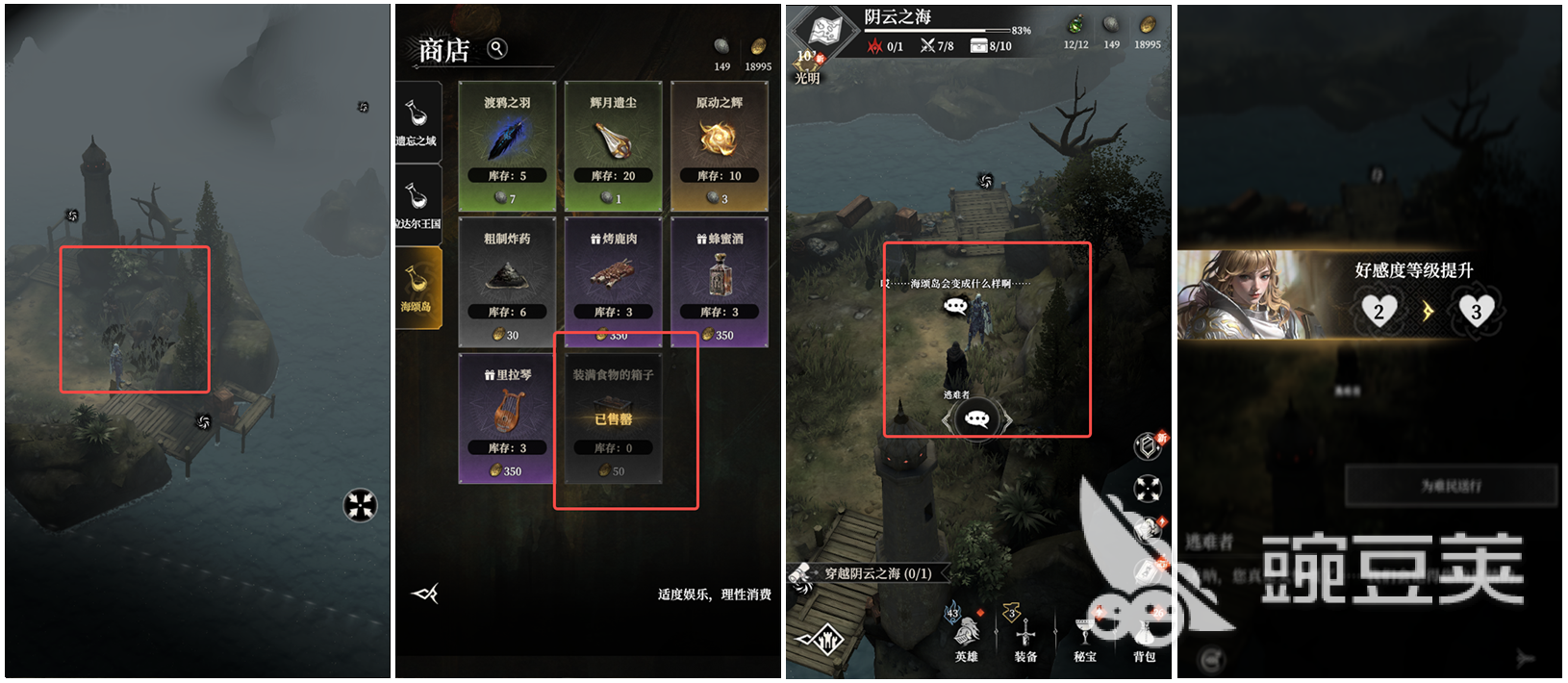
Task: Select the 渡鸦之羽 shop item
Action: click(x=507, y=145)
